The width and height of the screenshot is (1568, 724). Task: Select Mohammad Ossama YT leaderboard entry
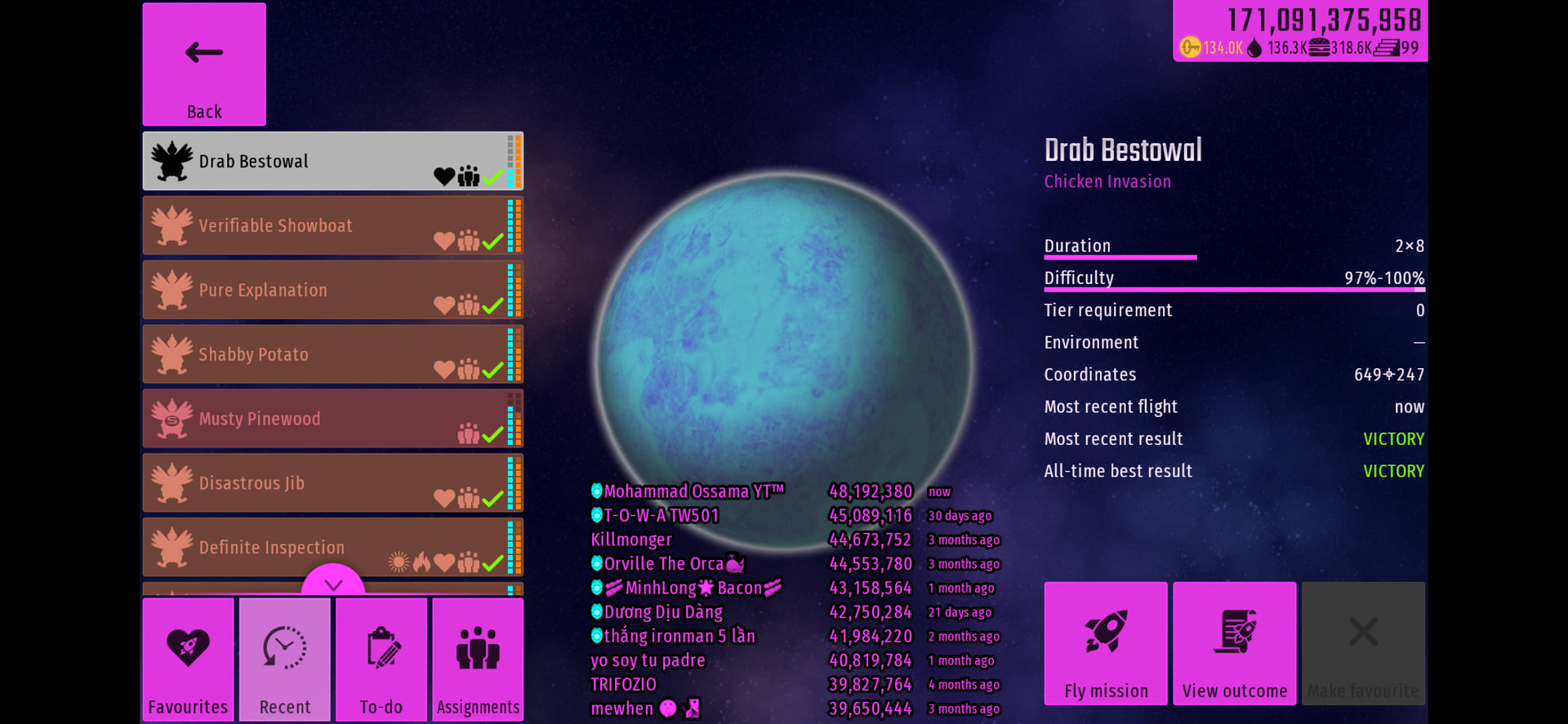(694, 491)
